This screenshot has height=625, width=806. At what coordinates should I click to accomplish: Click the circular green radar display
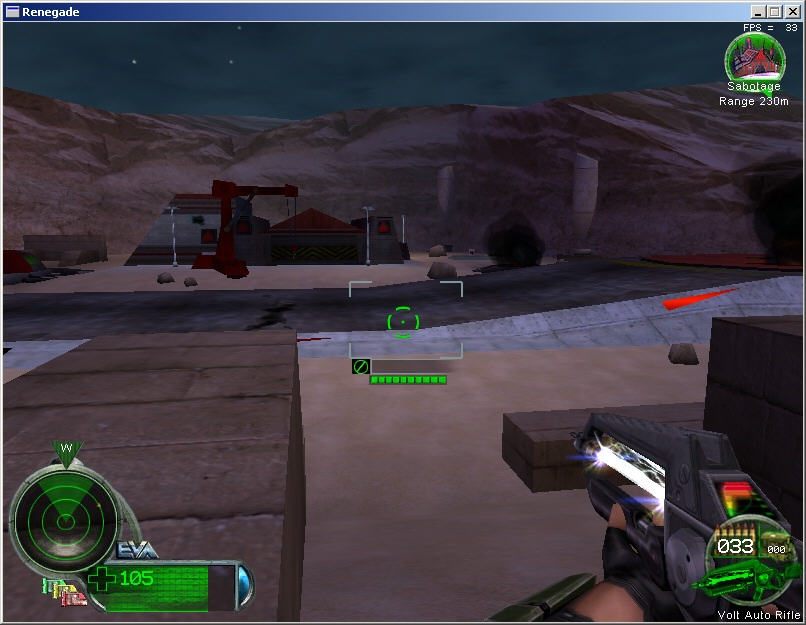(63, 517)
